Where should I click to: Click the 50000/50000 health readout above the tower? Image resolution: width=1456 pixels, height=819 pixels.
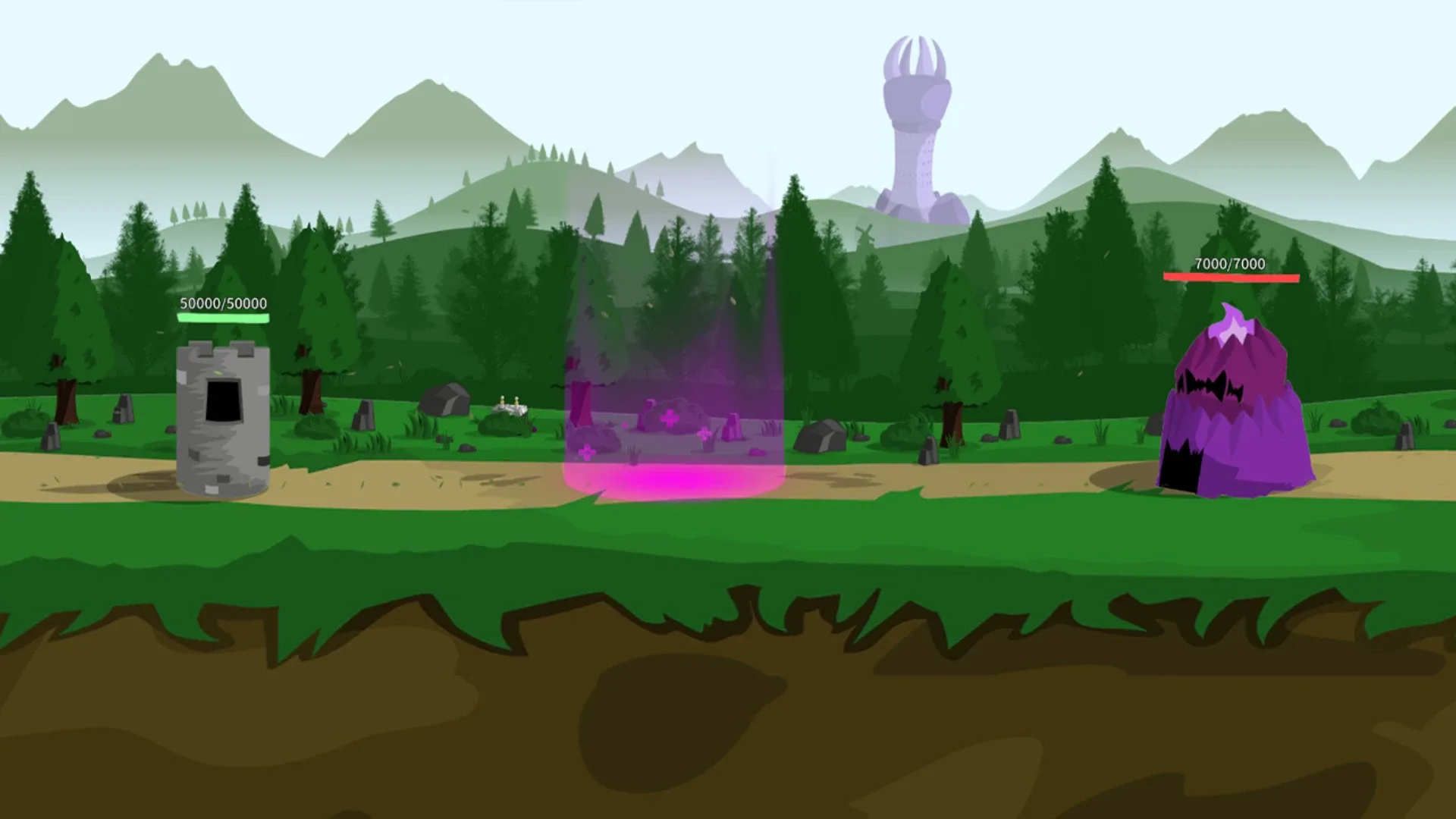(222, 303)
